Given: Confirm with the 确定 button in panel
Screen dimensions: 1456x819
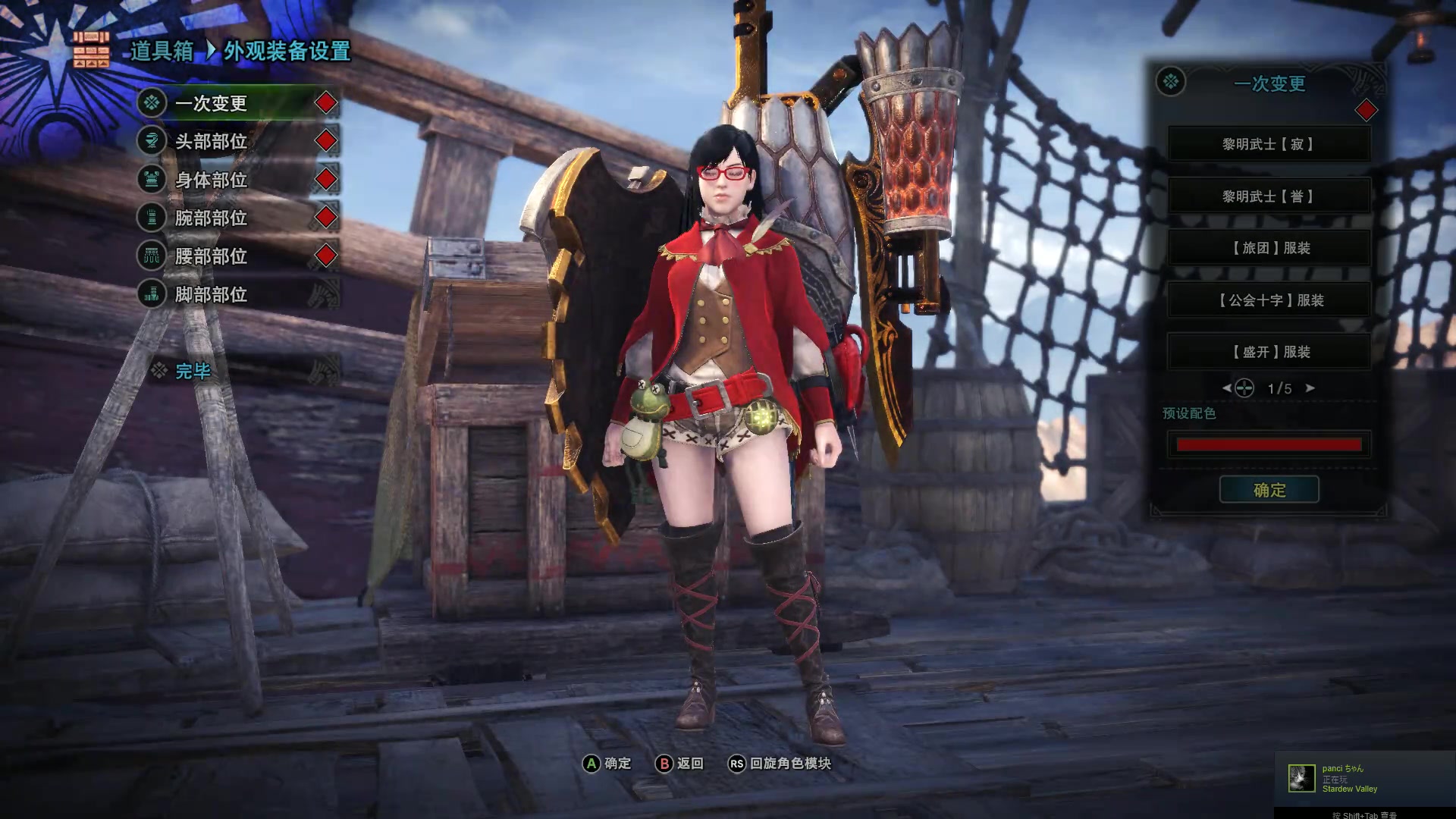Looking at the screenshot, I should pyautogui.click(x=1269, y=490).
